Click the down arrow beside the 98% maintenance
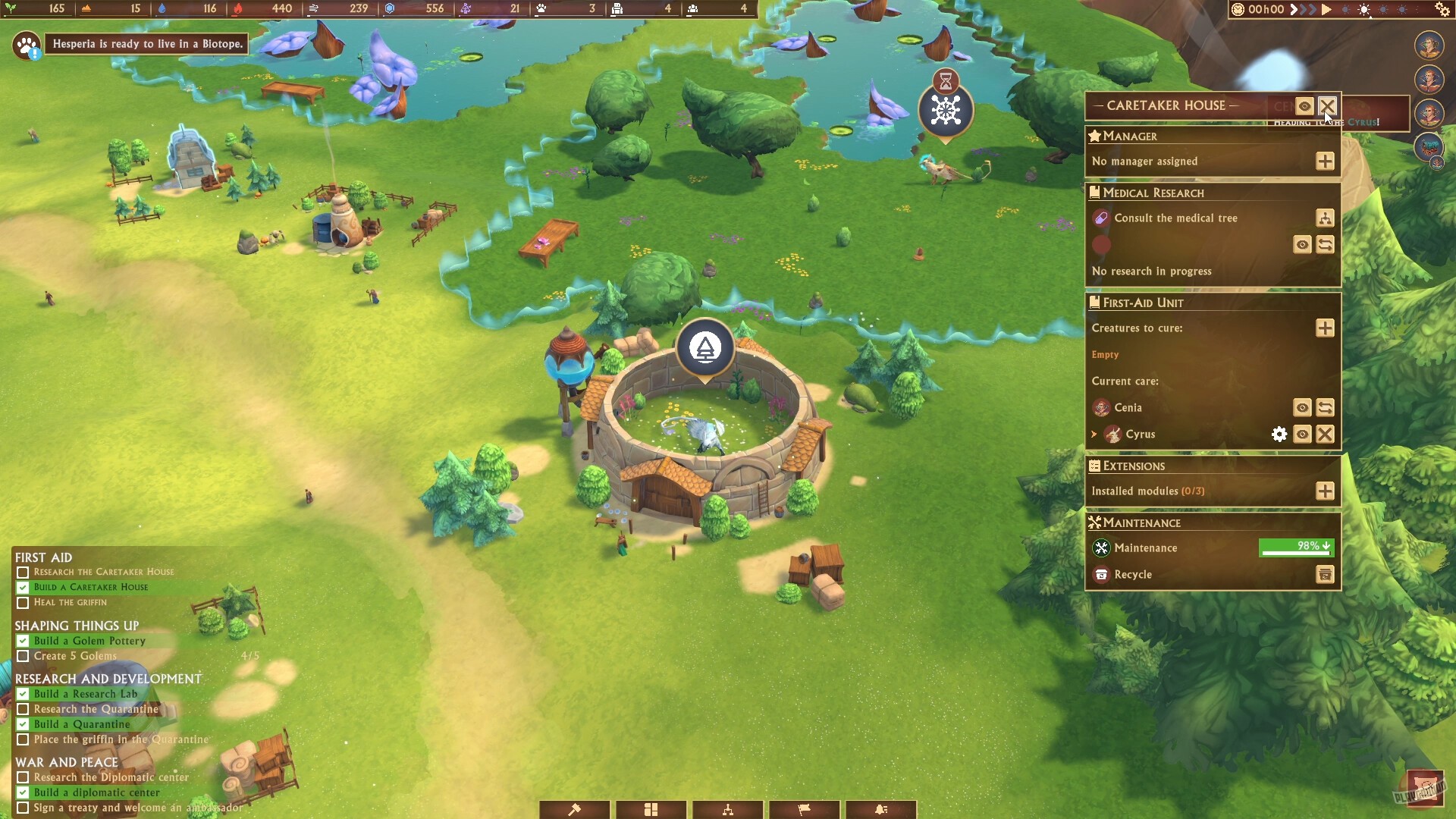 point(1326,548)
